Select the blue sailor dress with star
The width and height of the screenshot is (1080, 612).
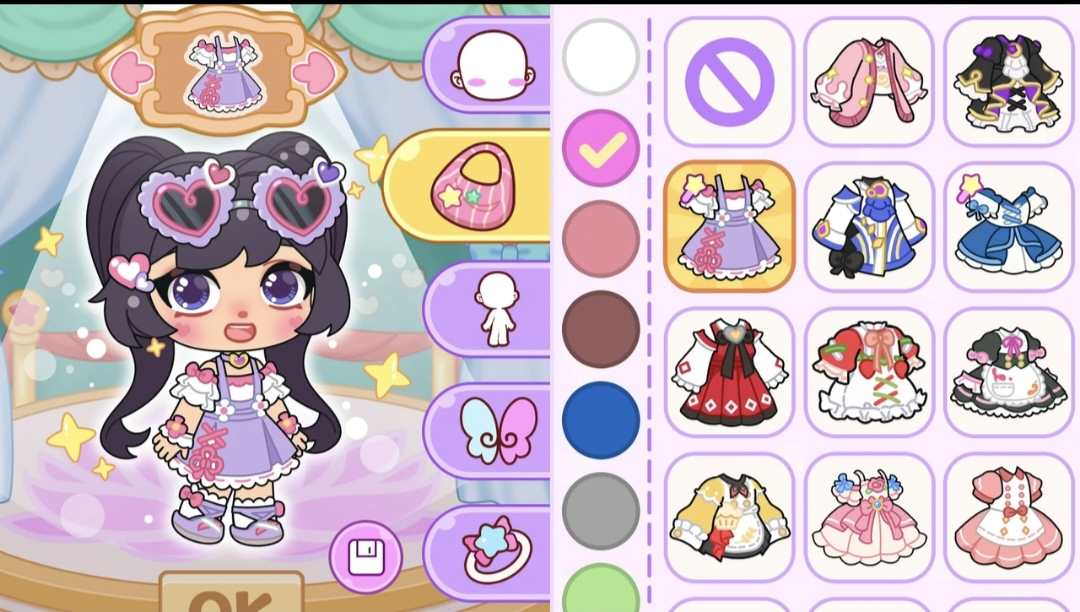1007,226
